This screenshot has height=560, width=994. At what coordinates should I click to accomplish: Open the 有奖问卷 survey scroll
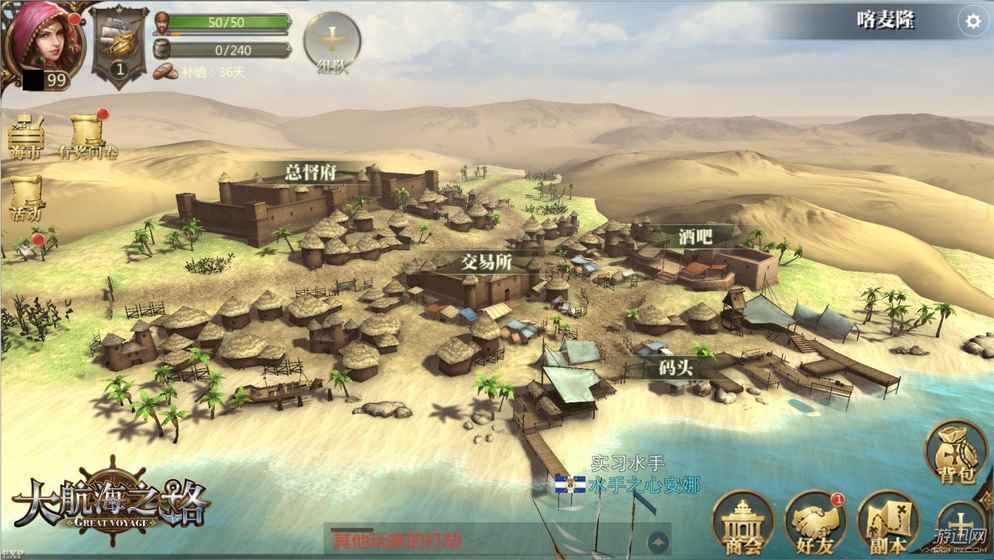tap(88, 135)
